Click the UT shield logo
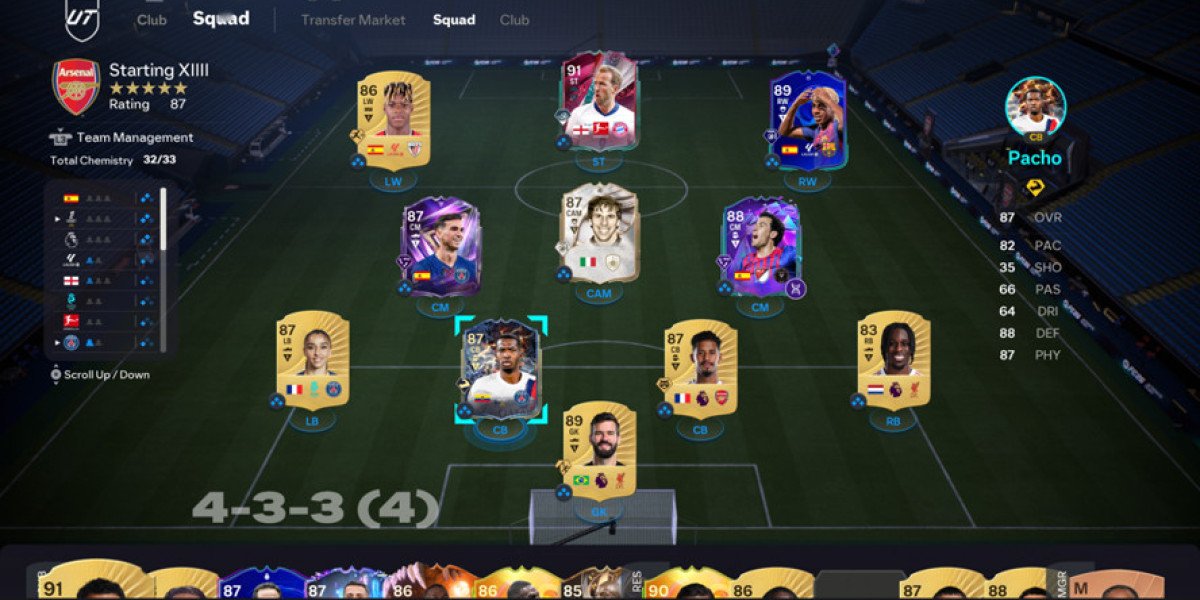The width and height of the screenshot is (1200, 600). pyautogui.click(x=82, y=18)
